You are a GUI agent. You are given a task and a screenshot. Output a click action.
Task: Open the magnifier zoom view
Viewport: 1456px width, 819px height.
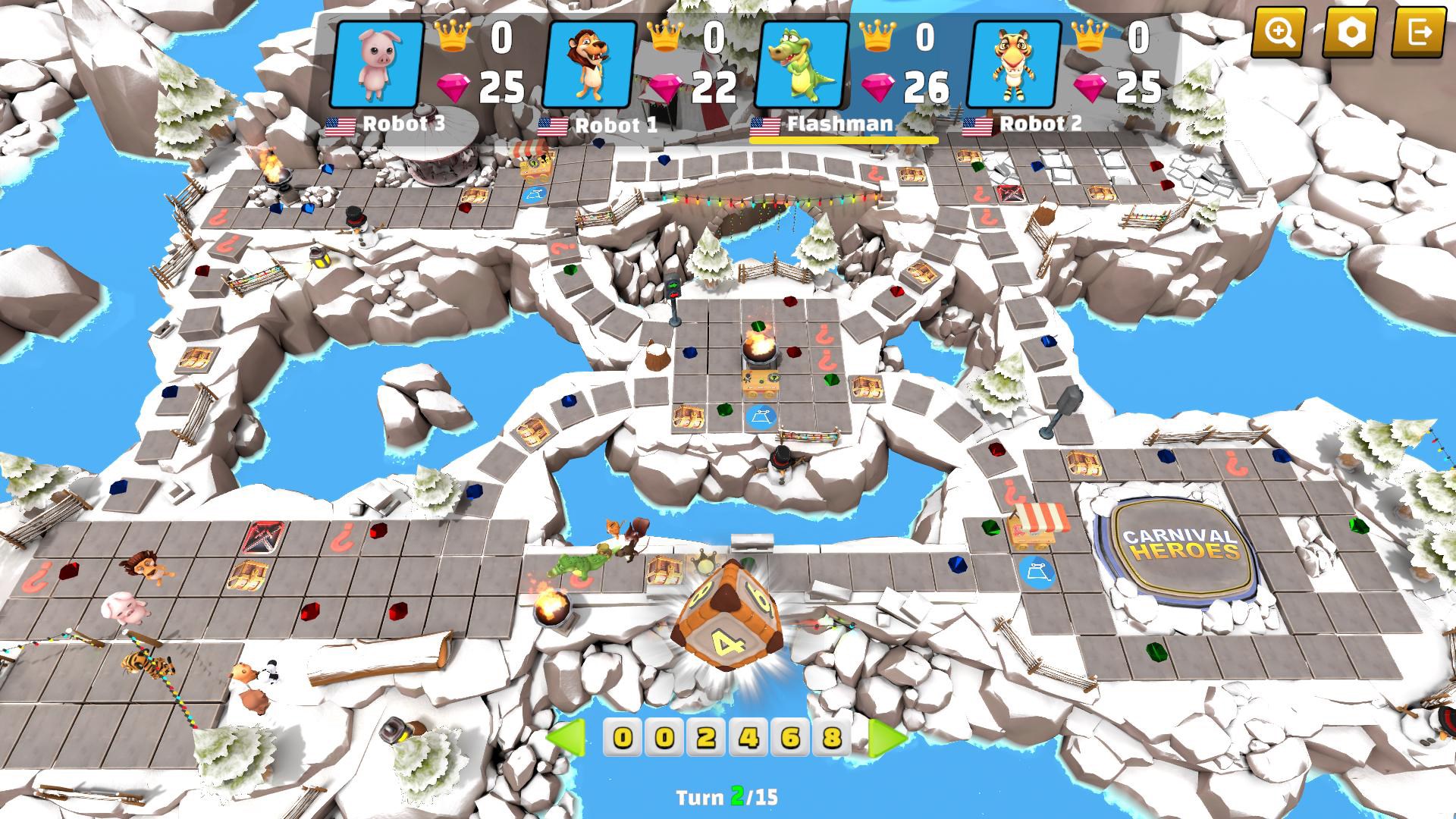pos(1279,33)
